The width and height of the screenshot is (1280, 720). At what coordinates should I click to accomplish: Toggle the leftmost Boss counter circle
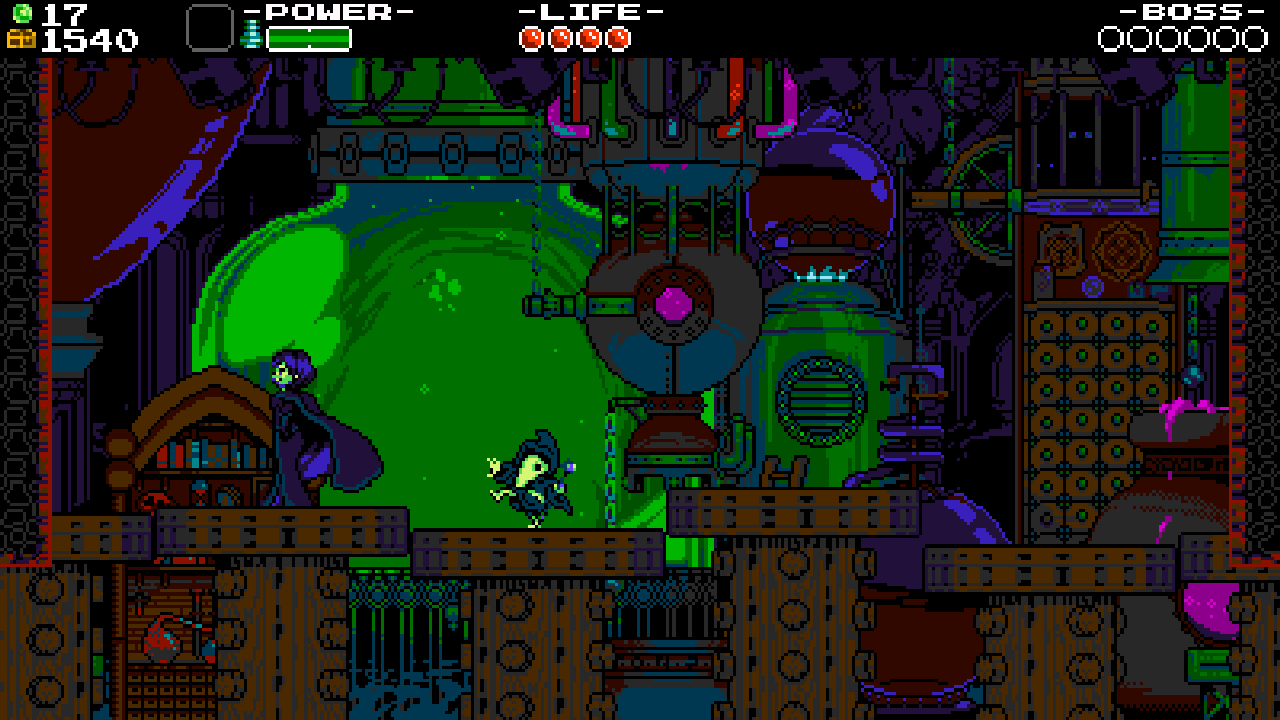click(x=1111, y=41)
